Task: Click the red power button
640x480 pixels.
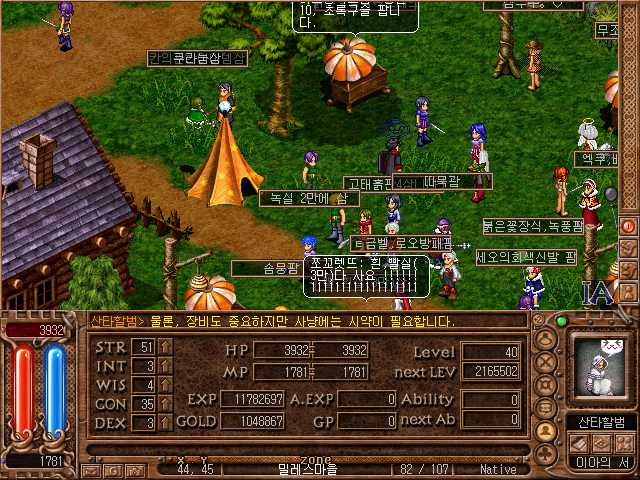Action: pyautogui.click(x=627, y=227)
